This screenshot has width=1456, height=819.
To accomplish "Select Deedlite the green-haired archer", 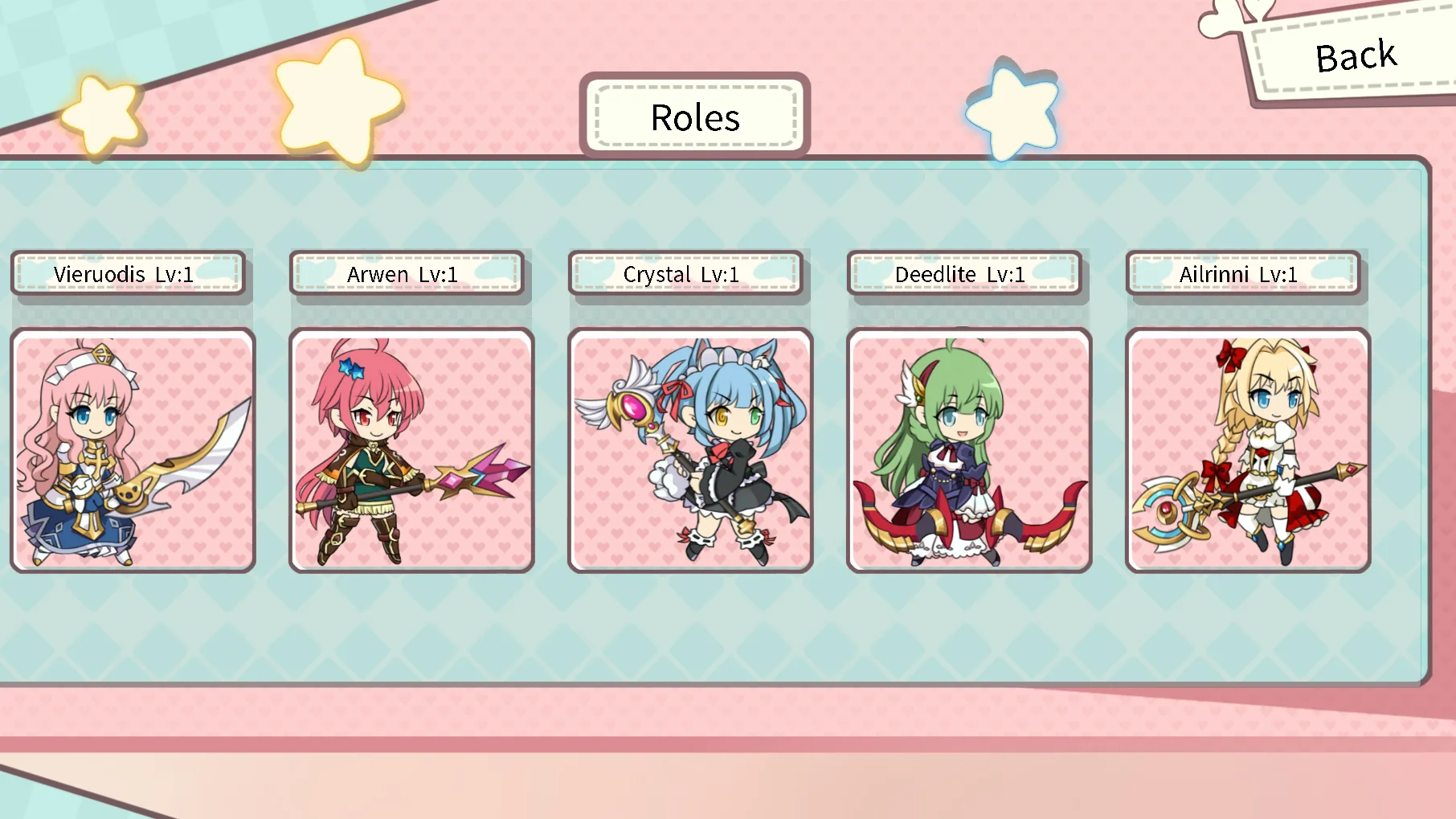I will (969, 450).
